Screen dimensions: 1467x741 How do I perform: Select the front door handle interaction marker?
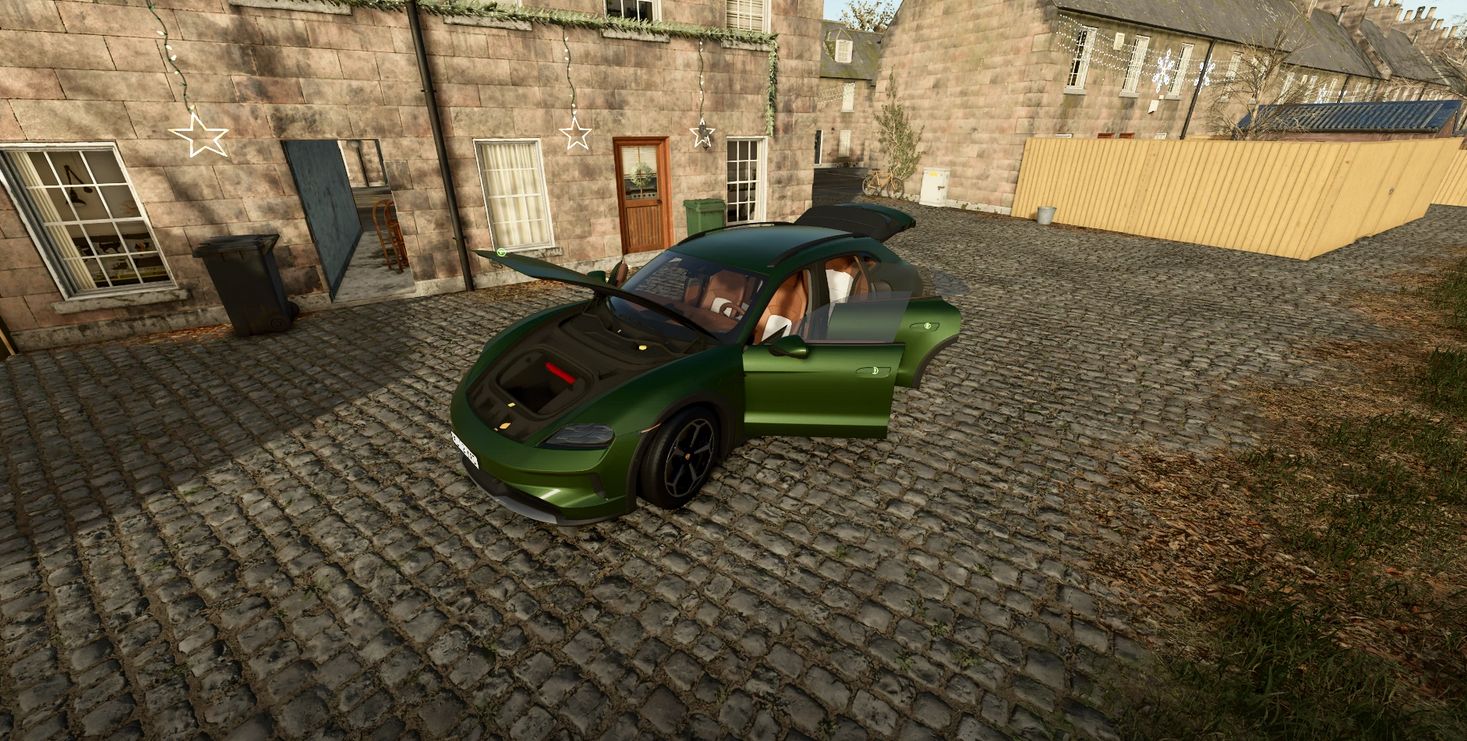[873, 371]
